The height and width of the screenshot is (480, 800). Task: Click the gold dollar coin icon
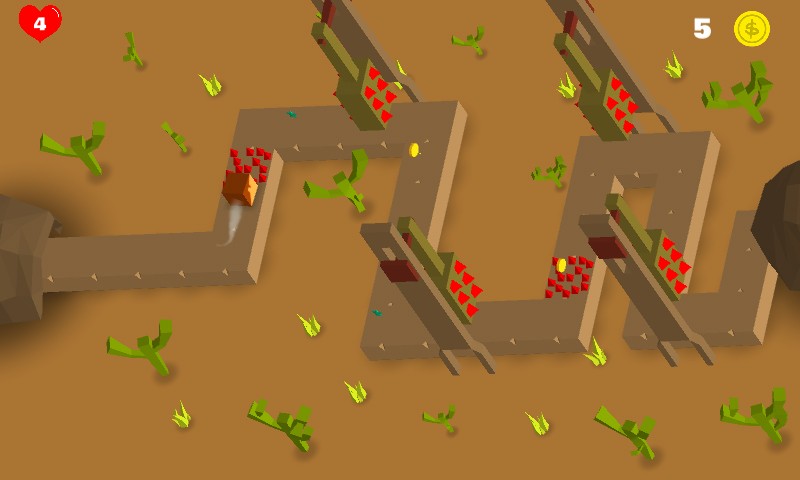tap(751, 28)
